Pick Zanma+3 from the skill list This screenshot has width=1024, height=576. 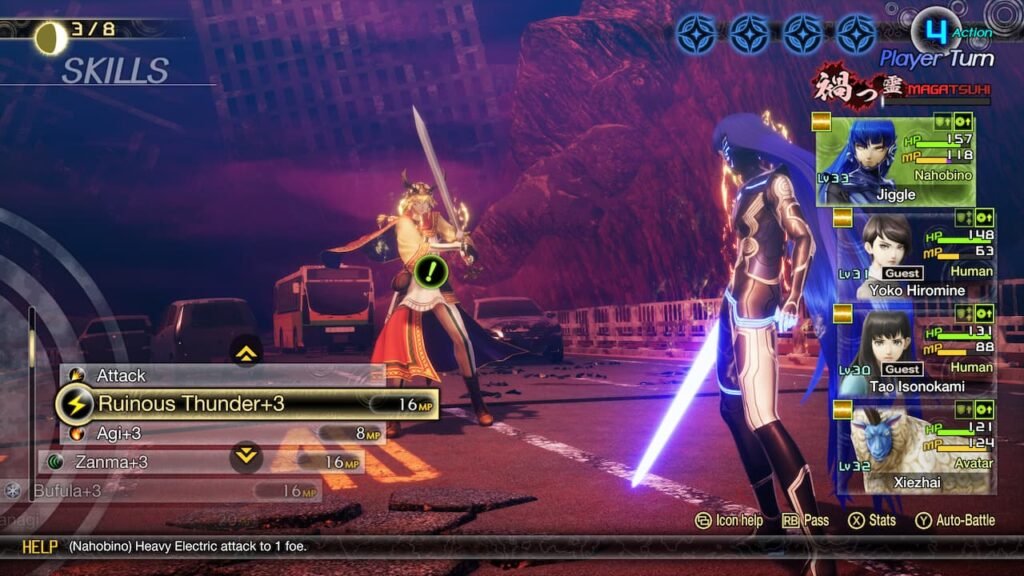pyautogui.click(x=200, y=462)
